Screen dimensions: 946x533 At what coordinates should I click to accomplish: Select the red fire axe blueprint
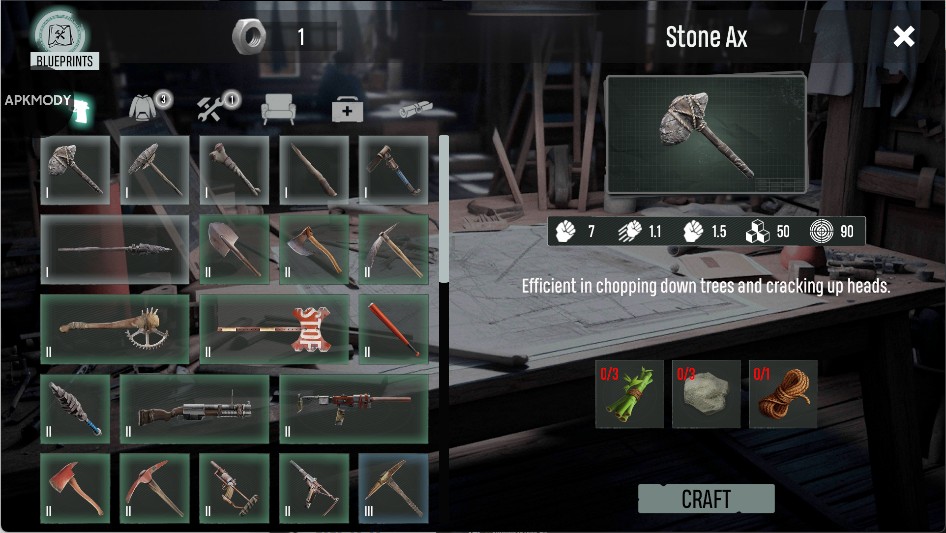coord(75,488)
